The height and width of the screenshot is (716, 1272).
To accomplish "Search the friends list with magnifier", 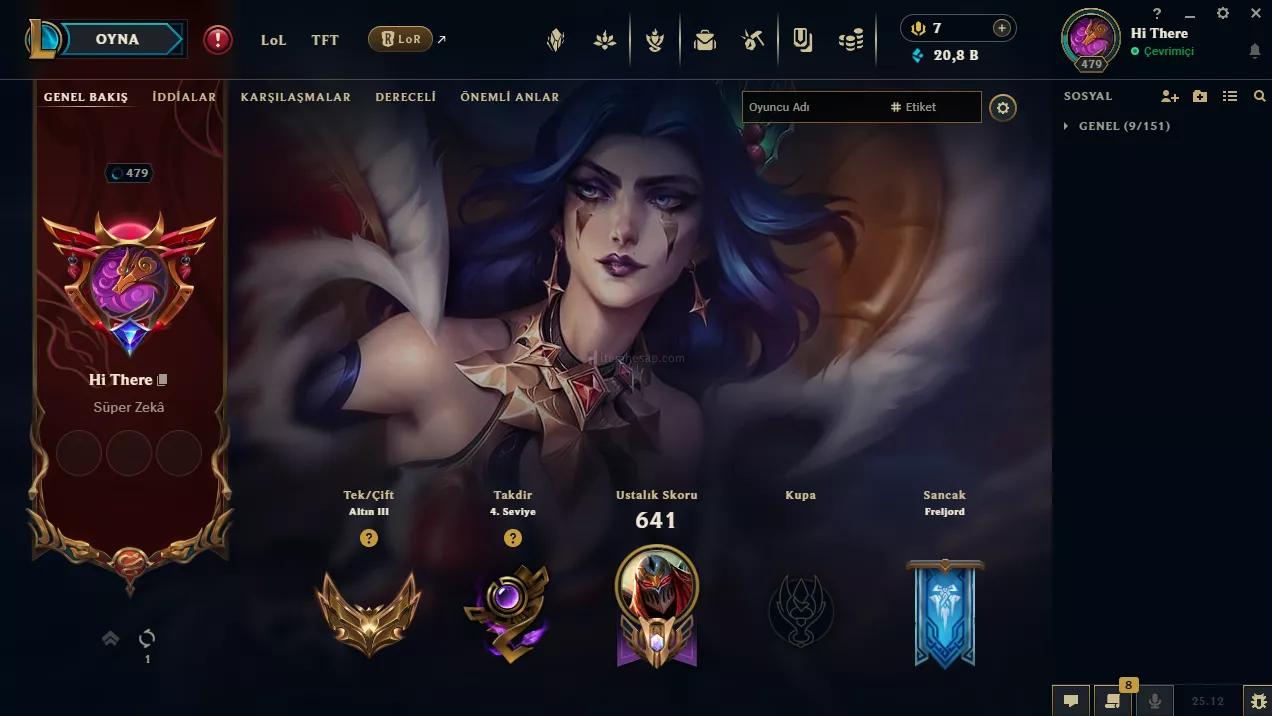I will pos(1259,96).
